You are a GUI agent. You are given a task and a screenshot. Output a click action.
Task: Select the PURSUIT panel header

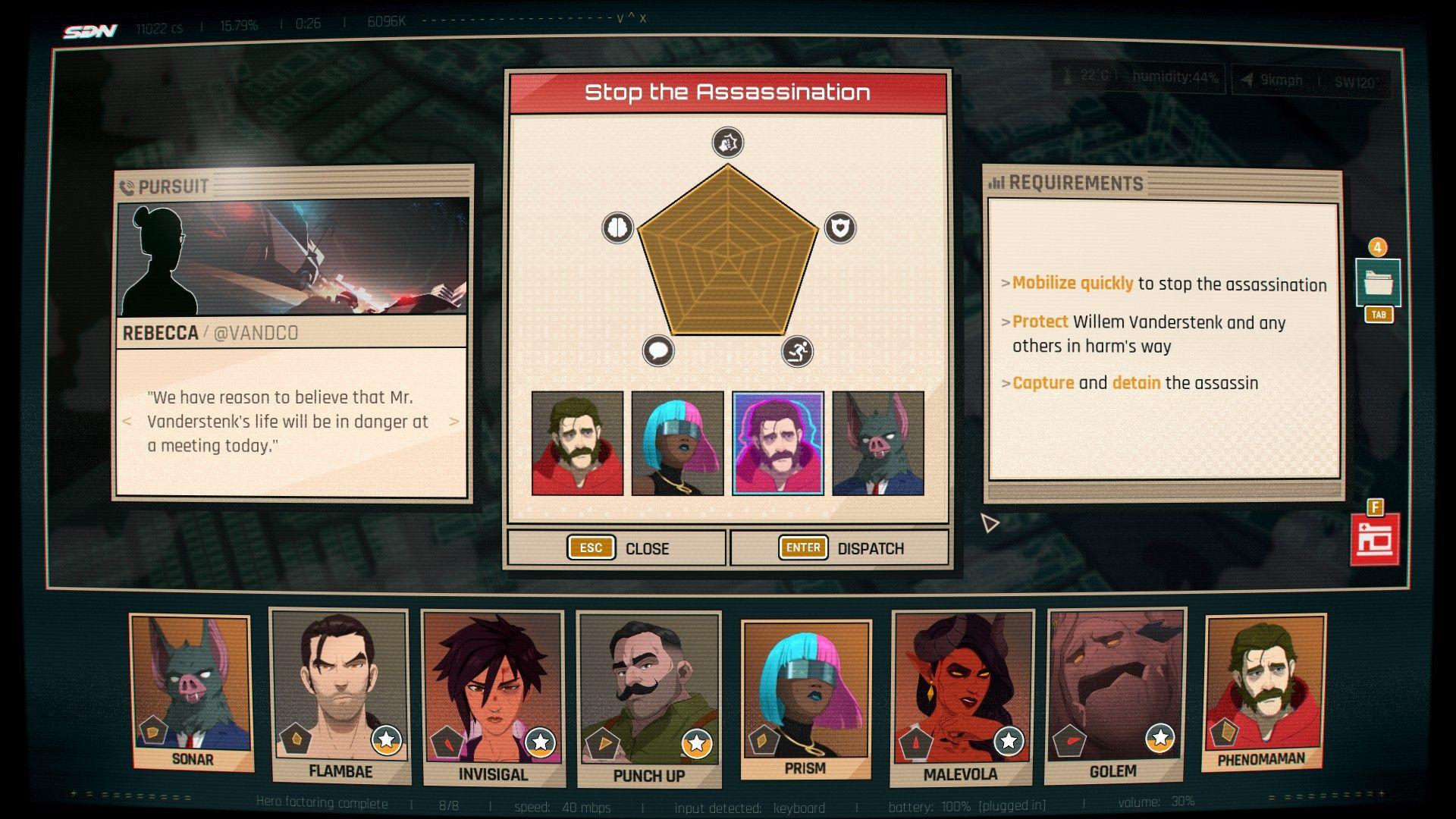(x=166, y=185)
